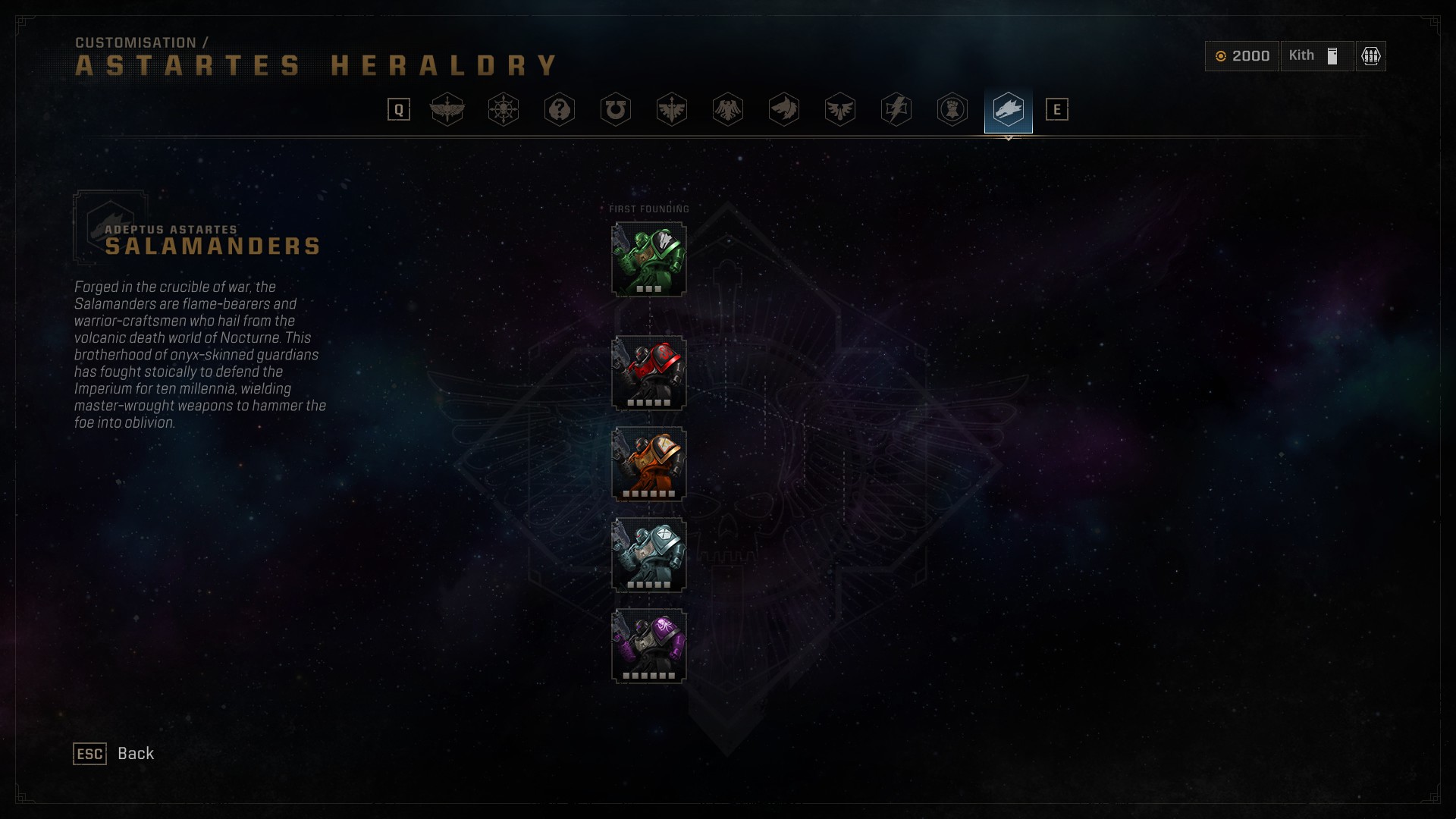Switch to the Dark Angels winged sword tab
This screenshot has width=1456, height=819.
[672, 110]
